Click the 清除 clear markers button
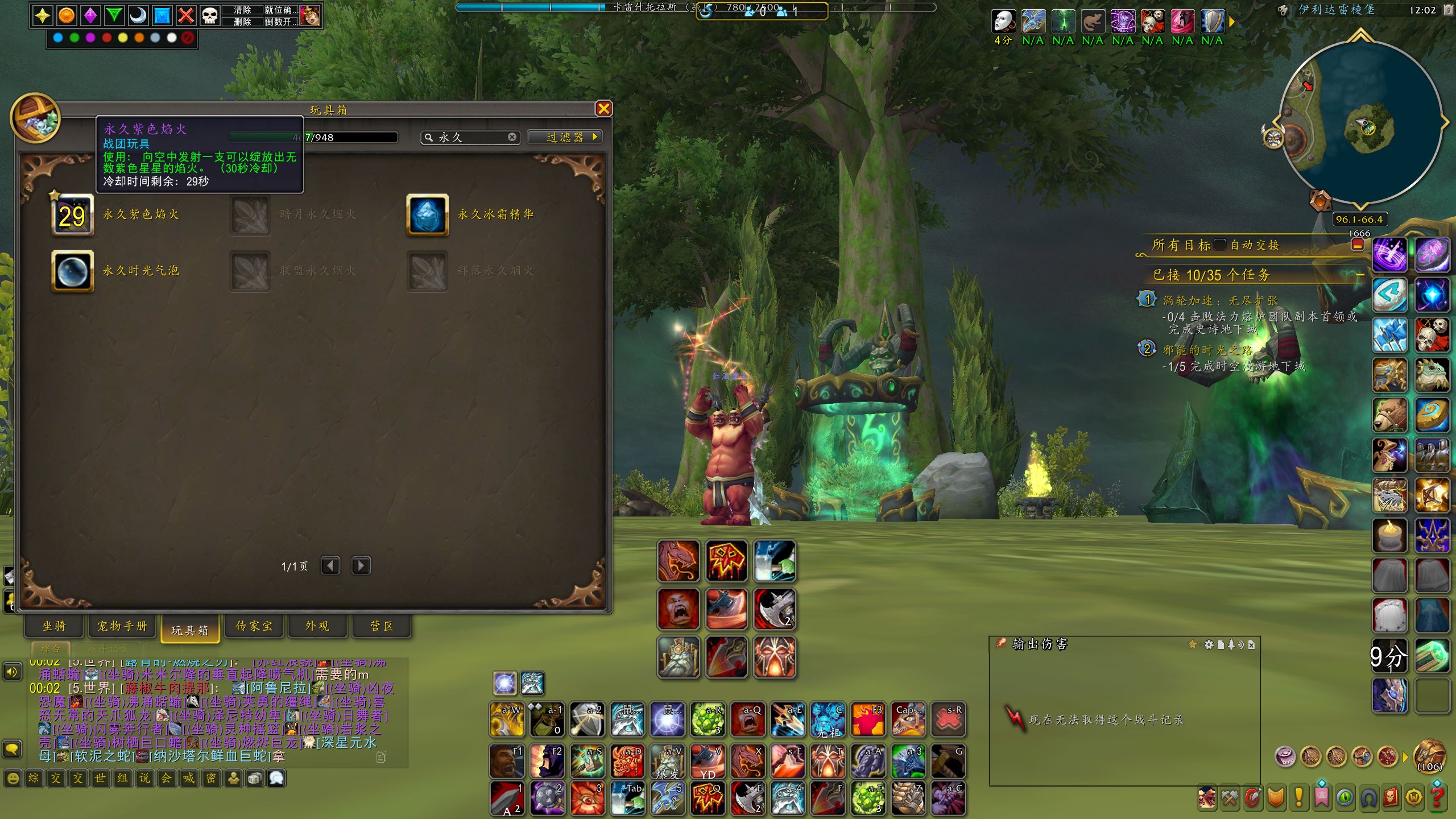 pyautogui.click(x=242, y=10)
